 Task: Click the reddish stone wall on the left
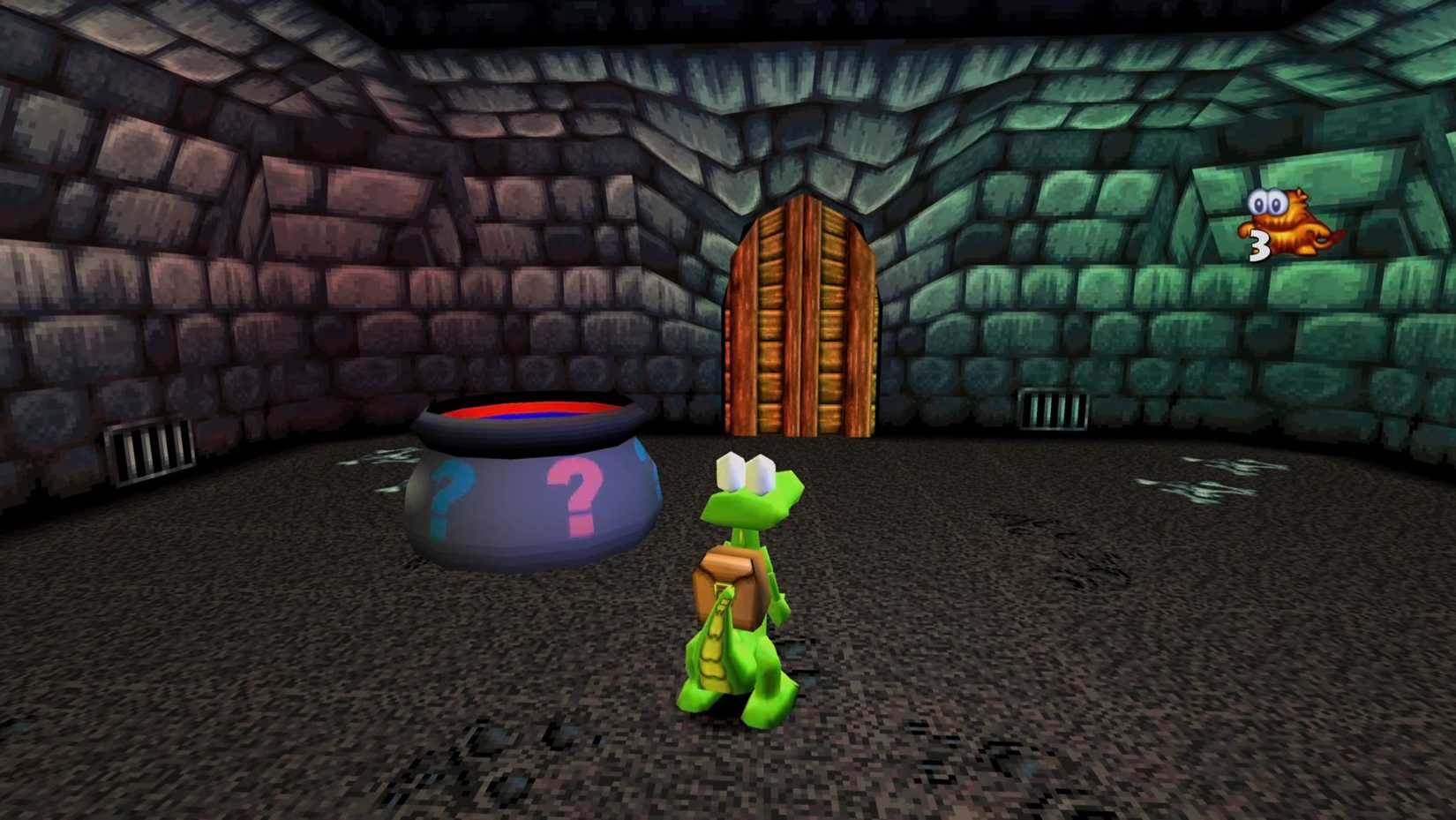pos(221,265)
